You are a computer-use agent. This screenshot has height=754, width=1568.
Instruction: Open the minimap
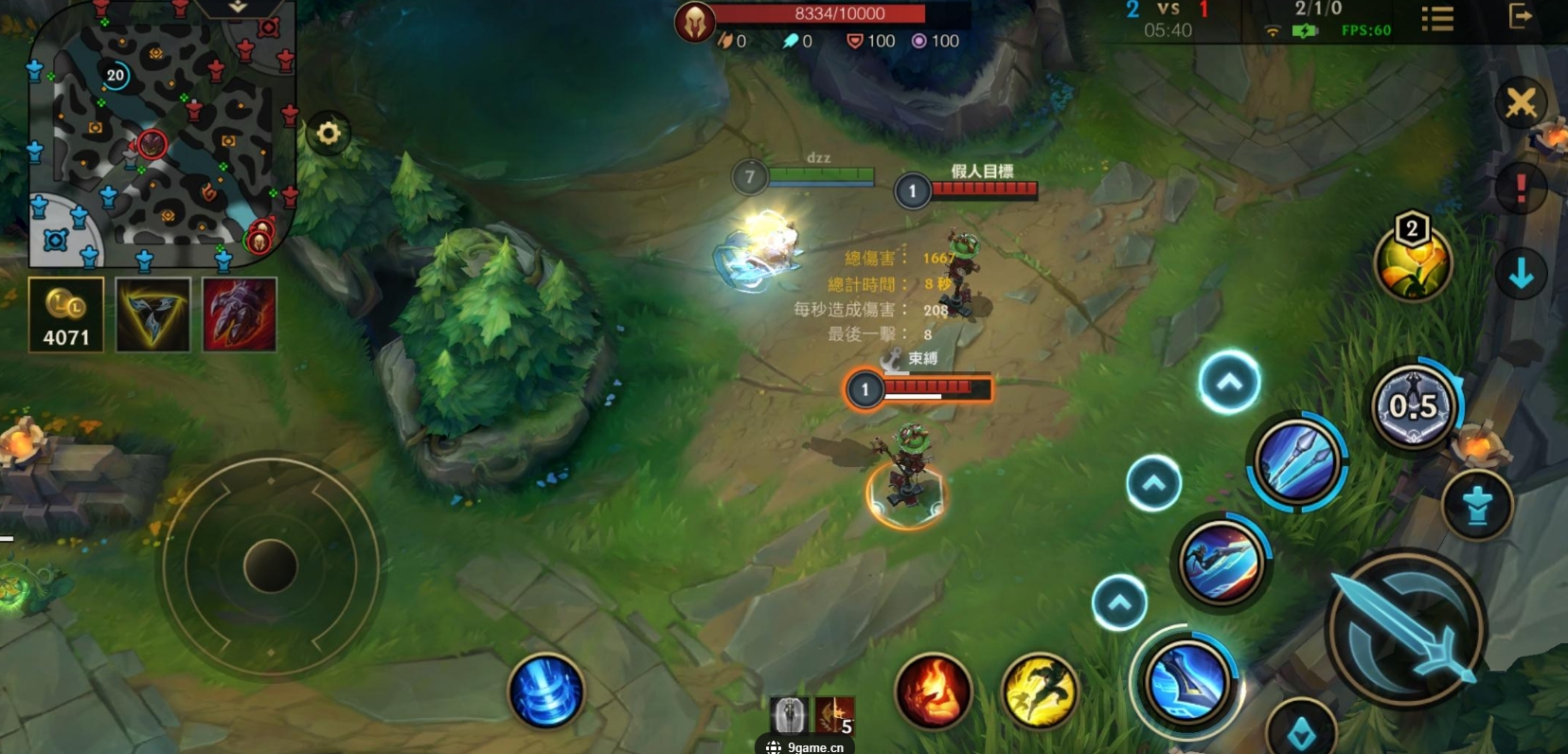point(161,133)
